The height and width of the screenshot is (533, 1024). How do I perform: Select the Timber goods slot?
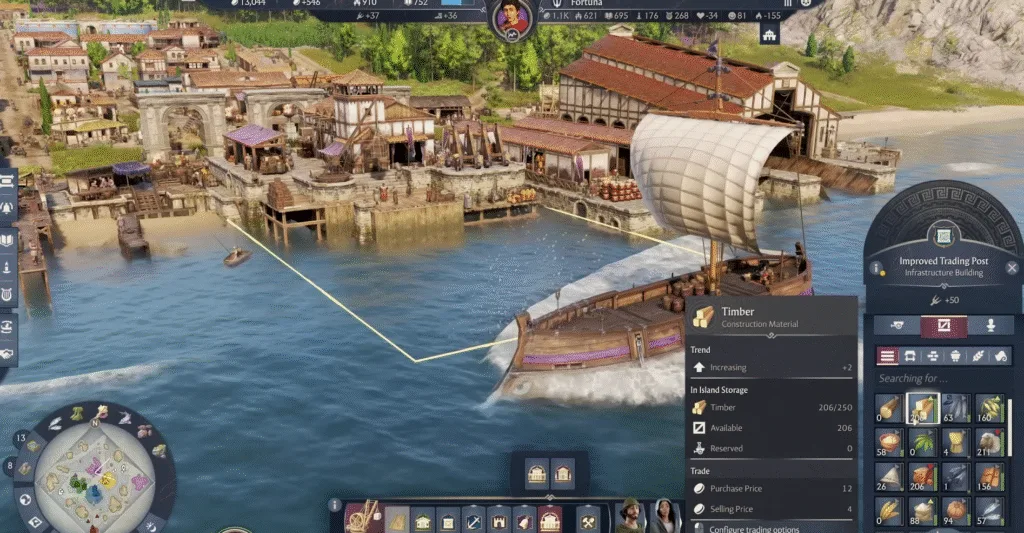click(x=923, y=408)
